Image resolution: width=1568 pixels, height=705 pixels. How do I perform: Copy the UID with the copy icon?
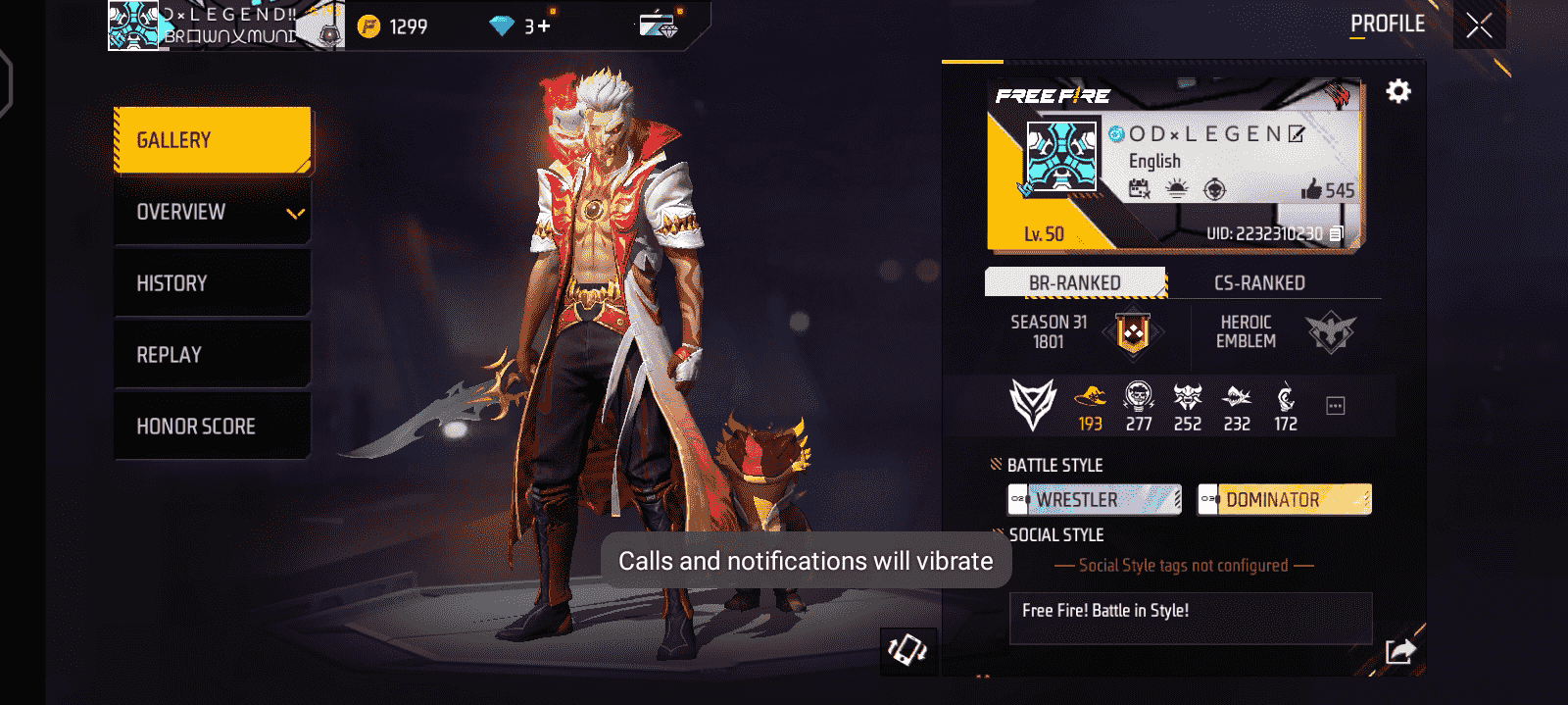click(x=1336, y=234)
